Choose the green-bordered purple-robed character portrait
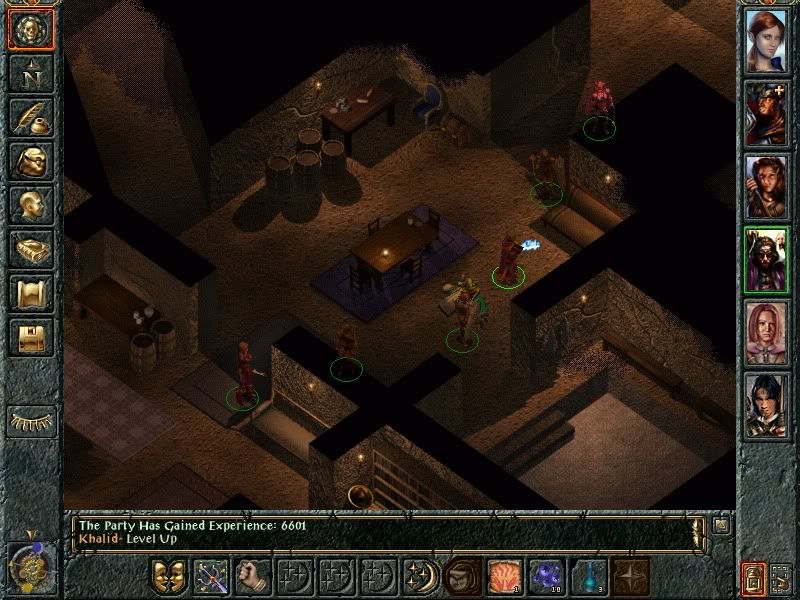Viewport: 800px width, 600px height. pyautogui.click(x=765, y=261)
